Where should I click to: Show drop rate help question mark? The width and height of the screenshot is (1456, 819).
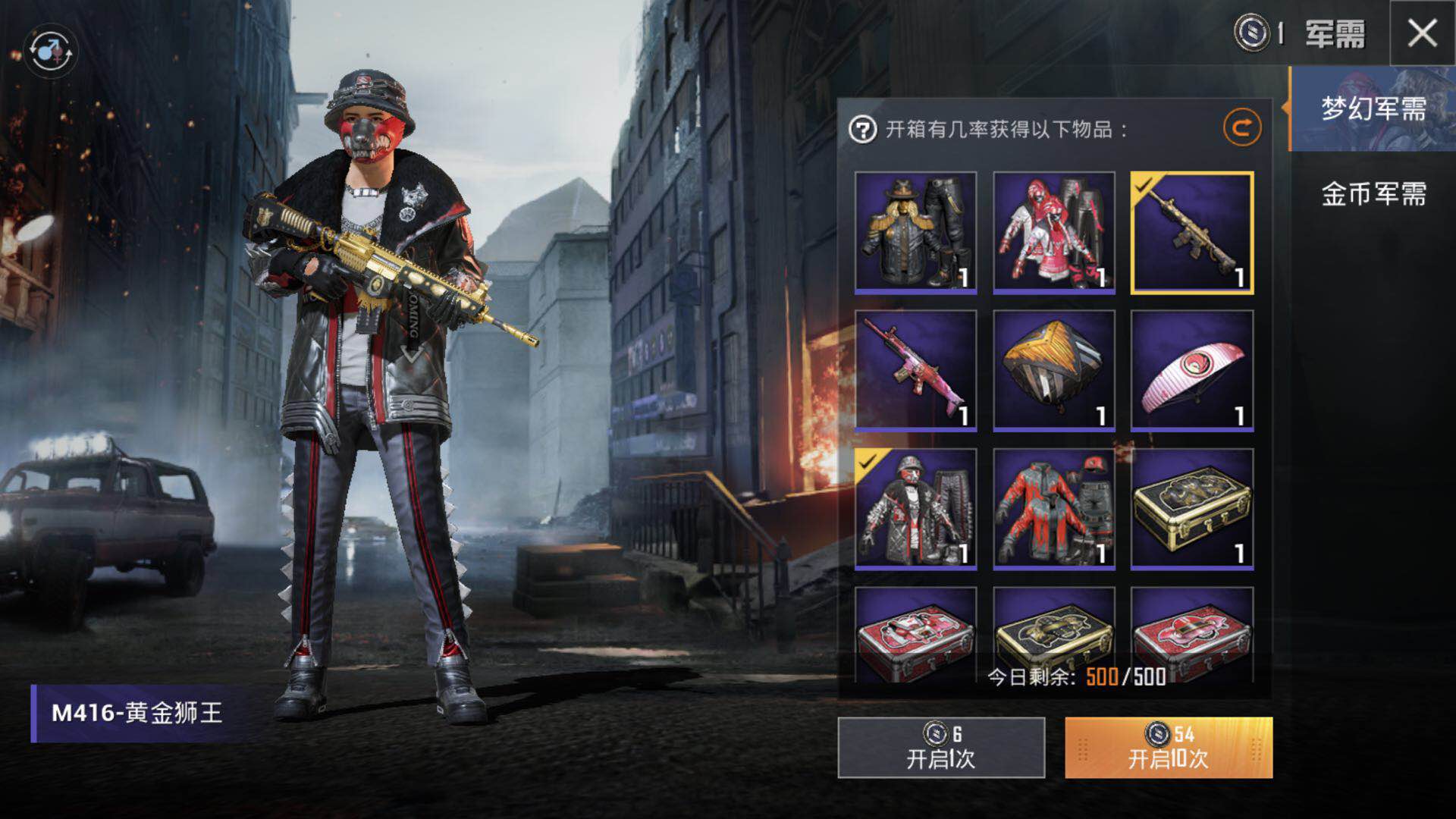(862, 130)
